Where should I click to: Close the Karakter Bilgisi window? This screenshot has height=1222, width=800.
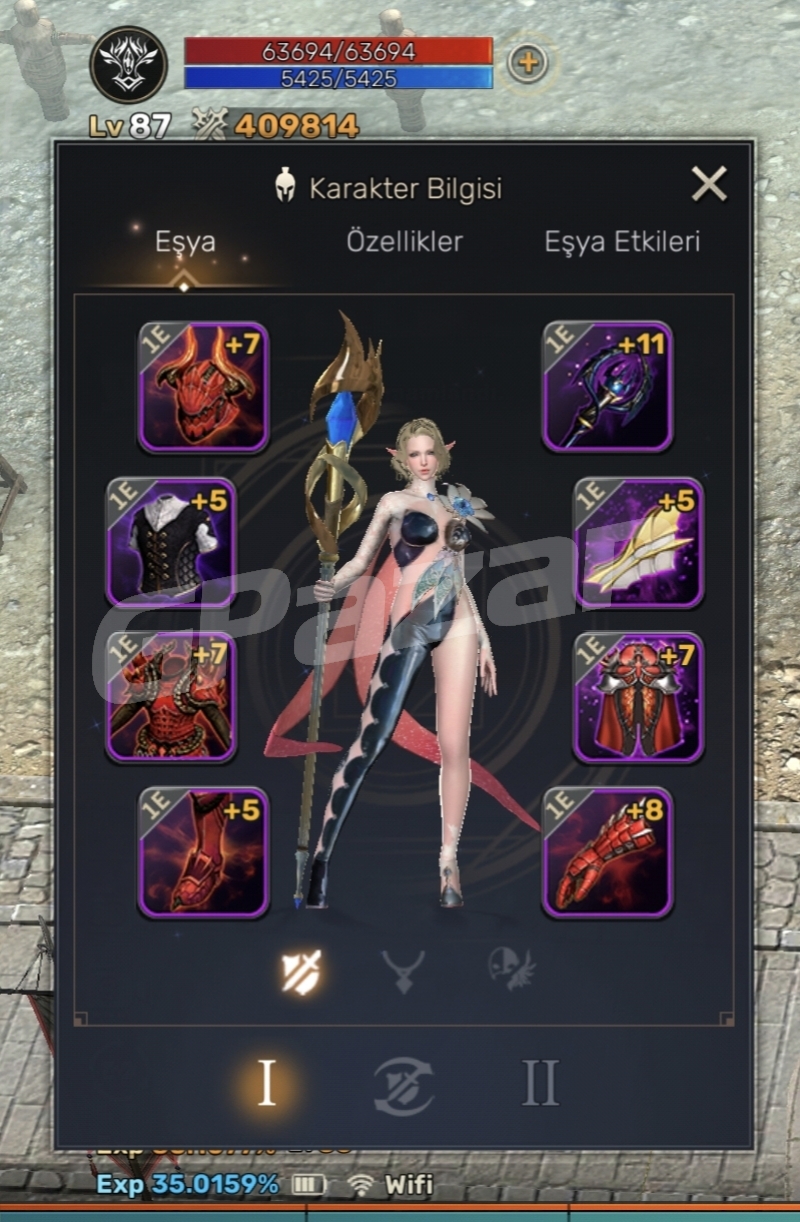(x=709, y=184)
